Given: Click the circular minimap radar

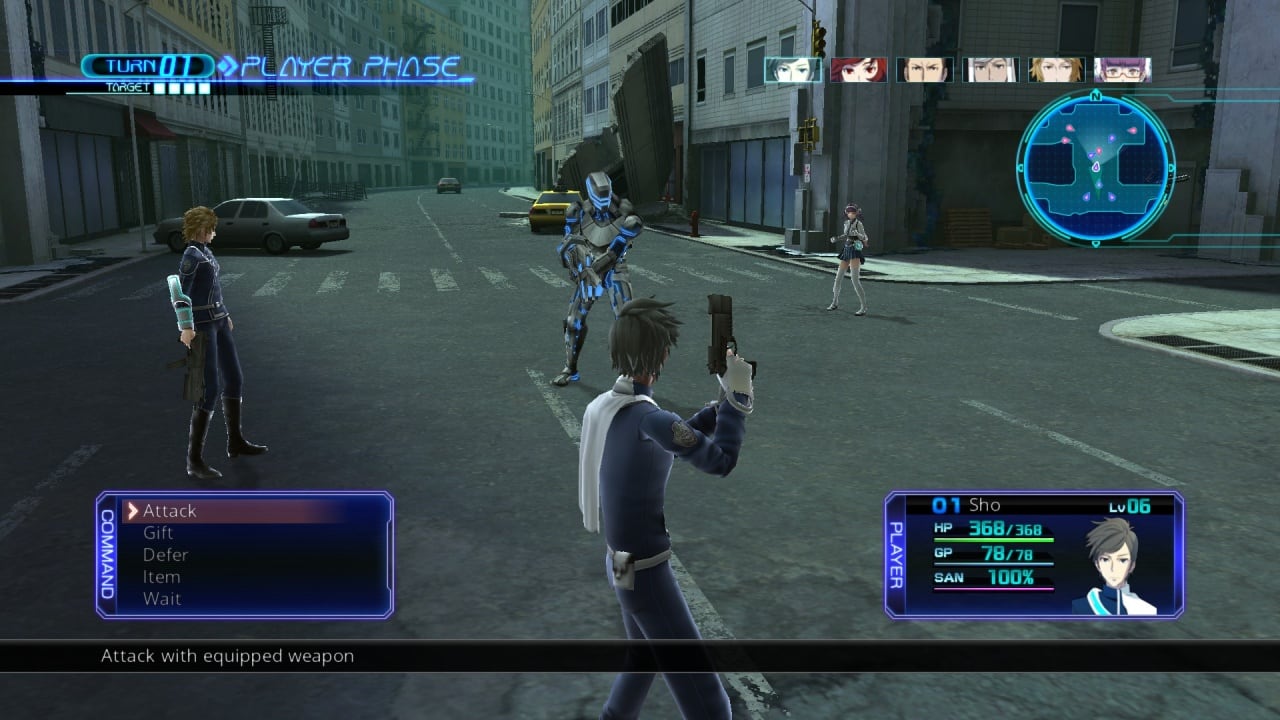Looking at the screenshot, I should [x=1095, y=165].
